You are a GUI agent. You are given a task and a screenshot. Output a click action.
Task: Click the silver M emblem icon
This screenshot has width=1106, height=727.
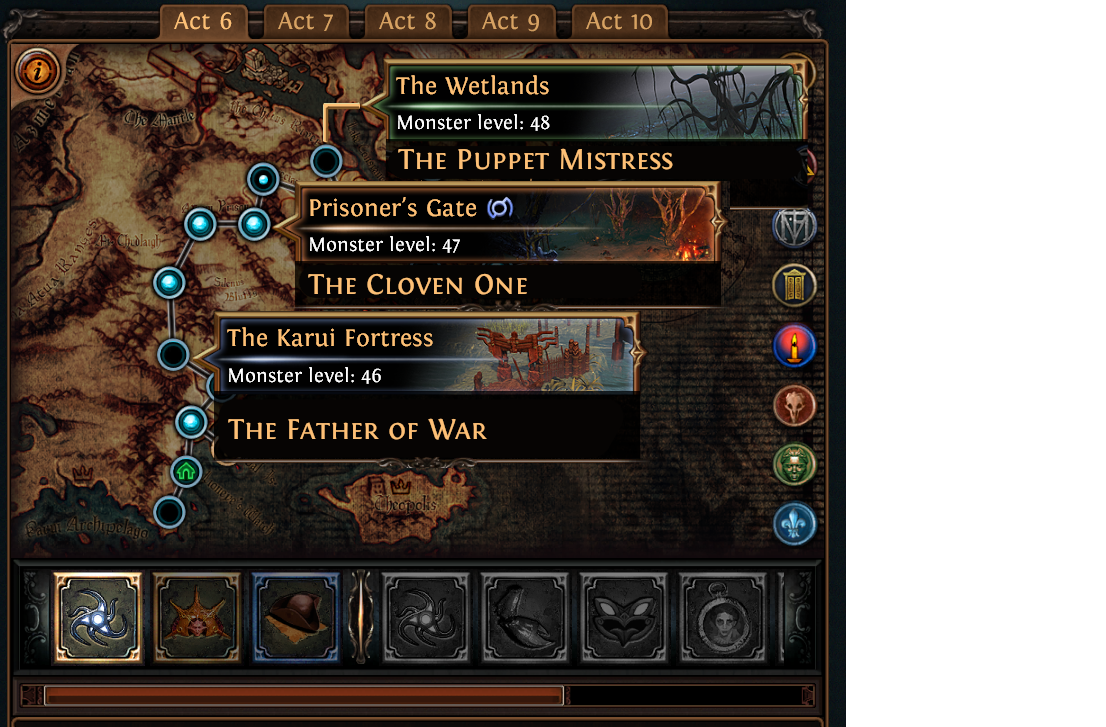point(795,226)
